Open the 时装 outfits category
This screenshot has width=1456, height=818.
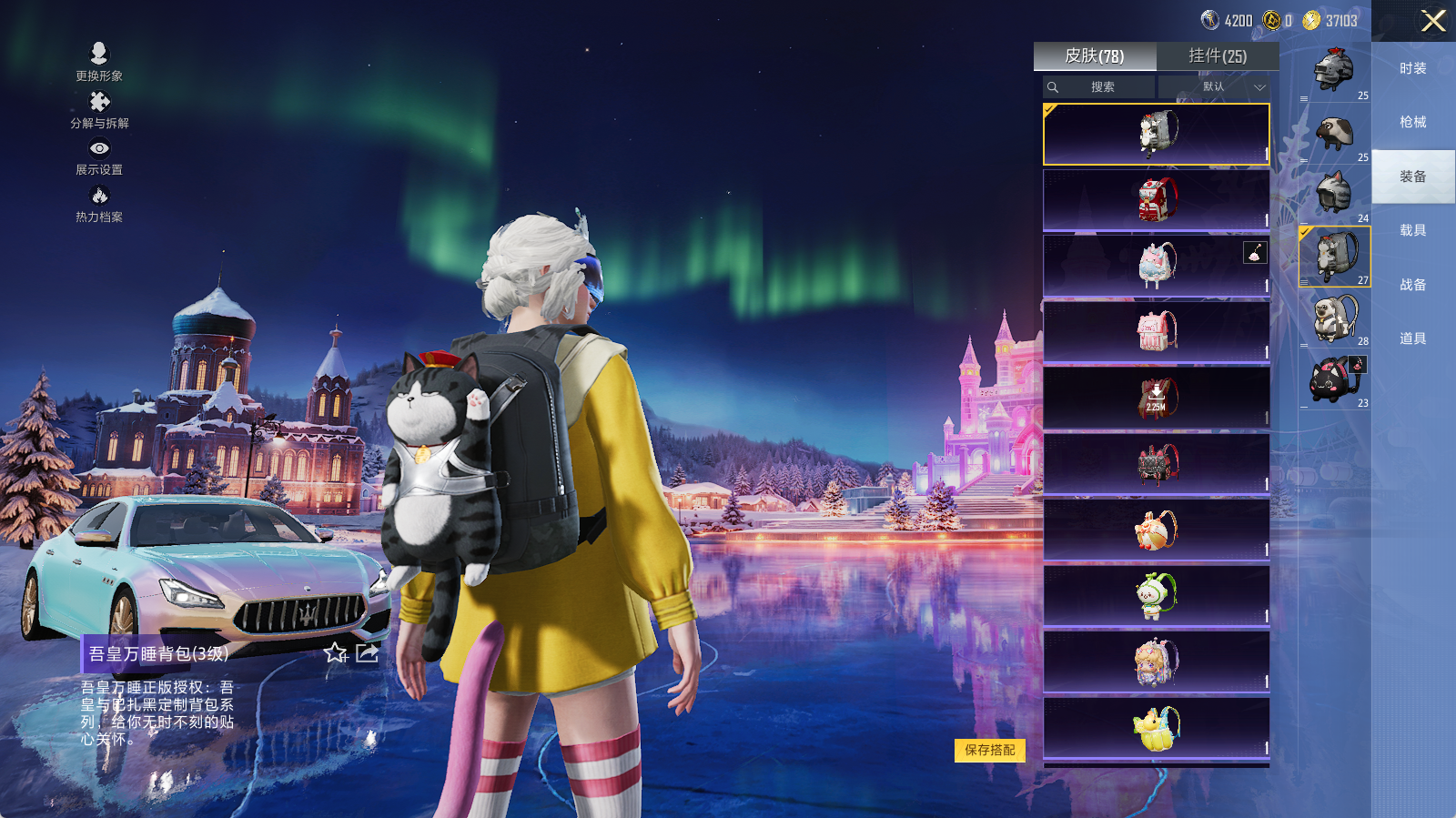1412,68
